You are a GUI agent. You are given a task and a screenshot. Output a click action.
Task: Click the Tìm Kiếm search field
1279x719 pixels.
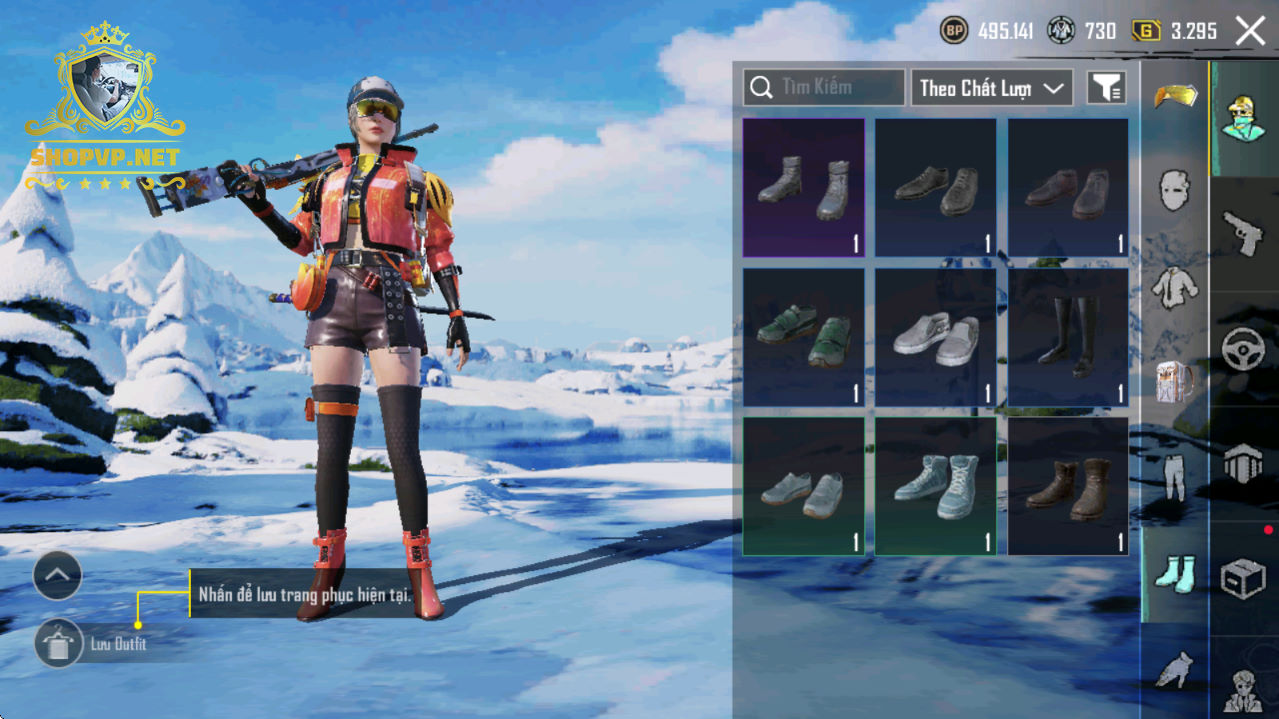[x=824, y=88]
